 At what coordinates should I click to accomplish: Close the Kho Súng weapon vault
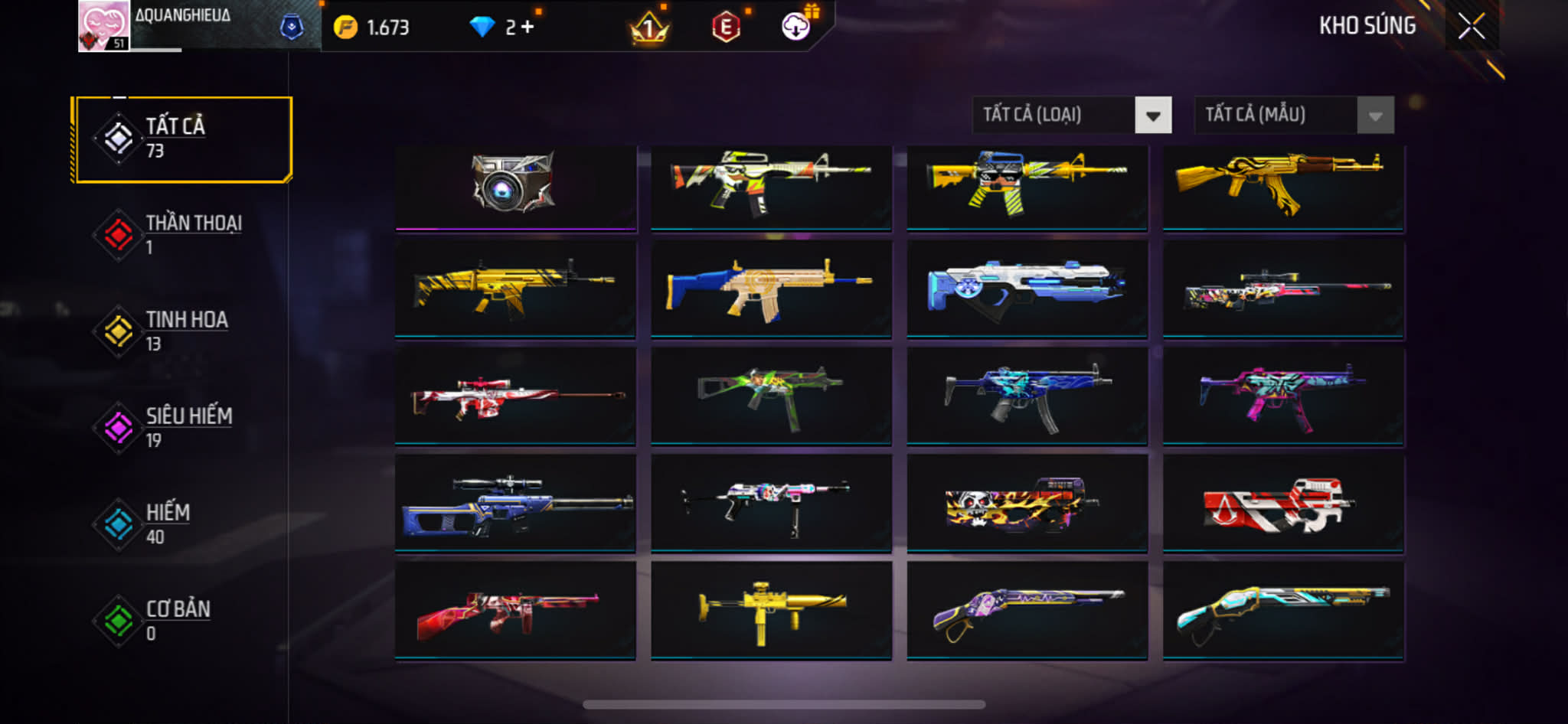point(1471,27)
